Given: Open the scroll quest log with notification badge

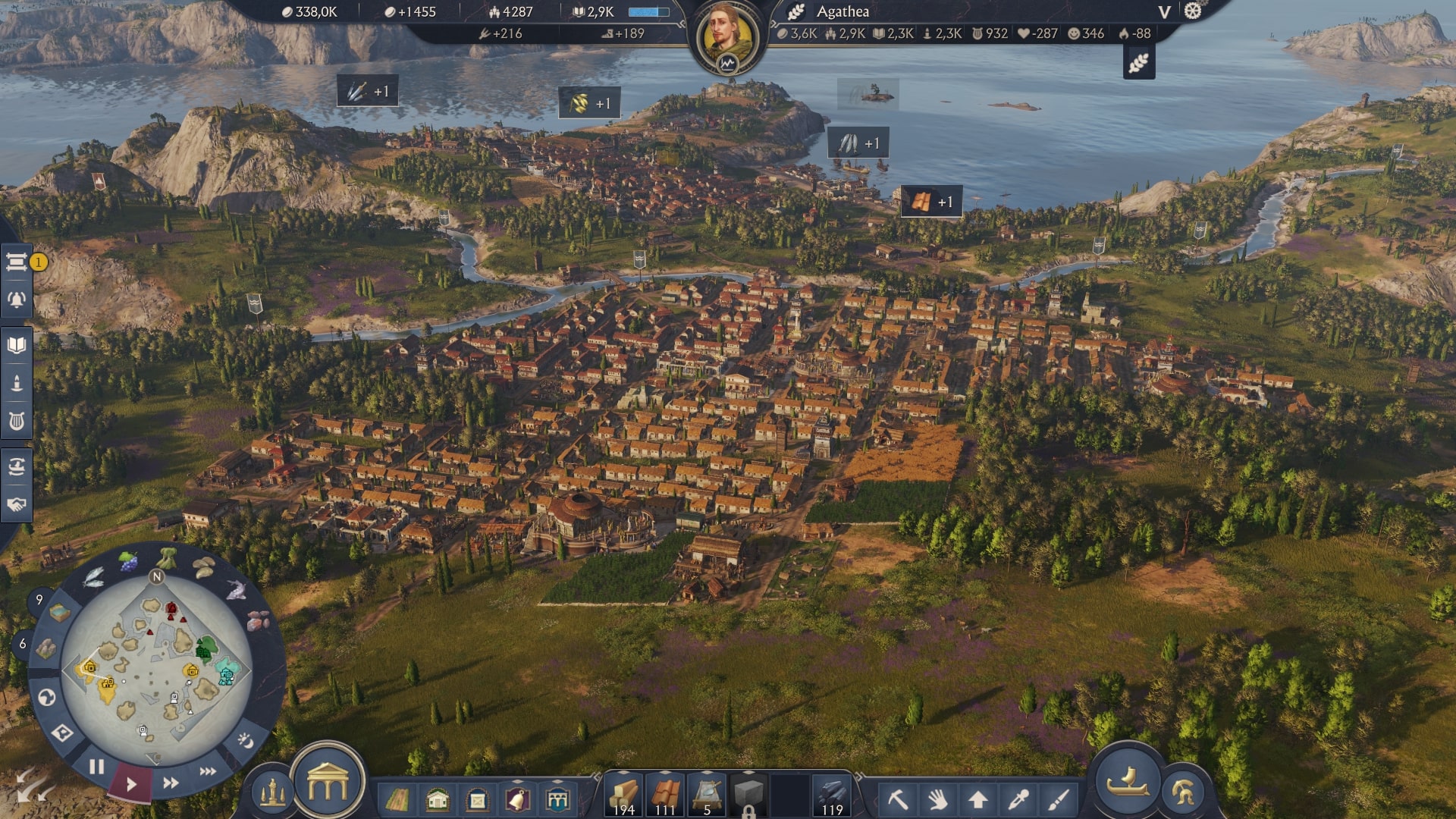Looking at the screenshot, I should pos(17,262).
